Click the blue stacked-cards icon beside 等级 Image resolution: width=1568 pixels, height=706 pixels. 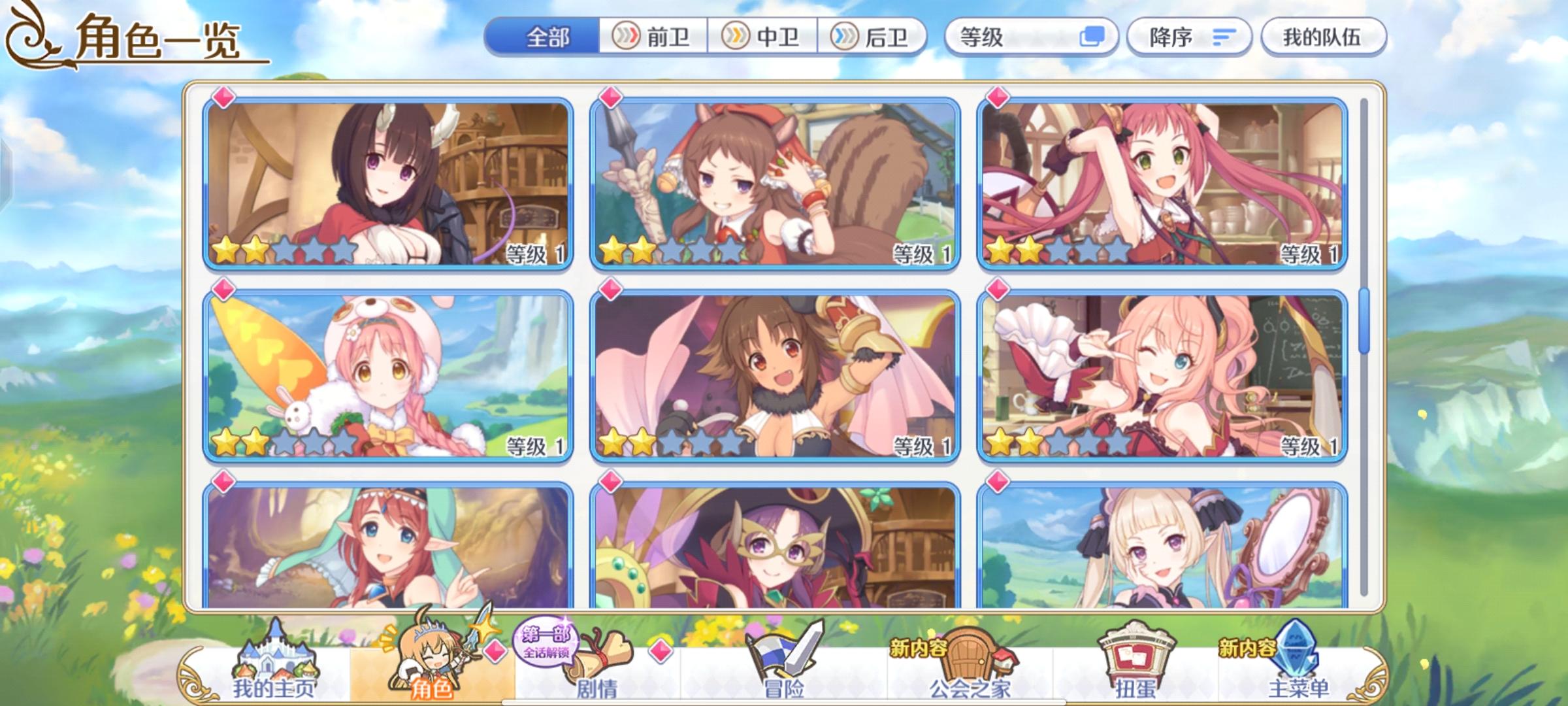1092,37
